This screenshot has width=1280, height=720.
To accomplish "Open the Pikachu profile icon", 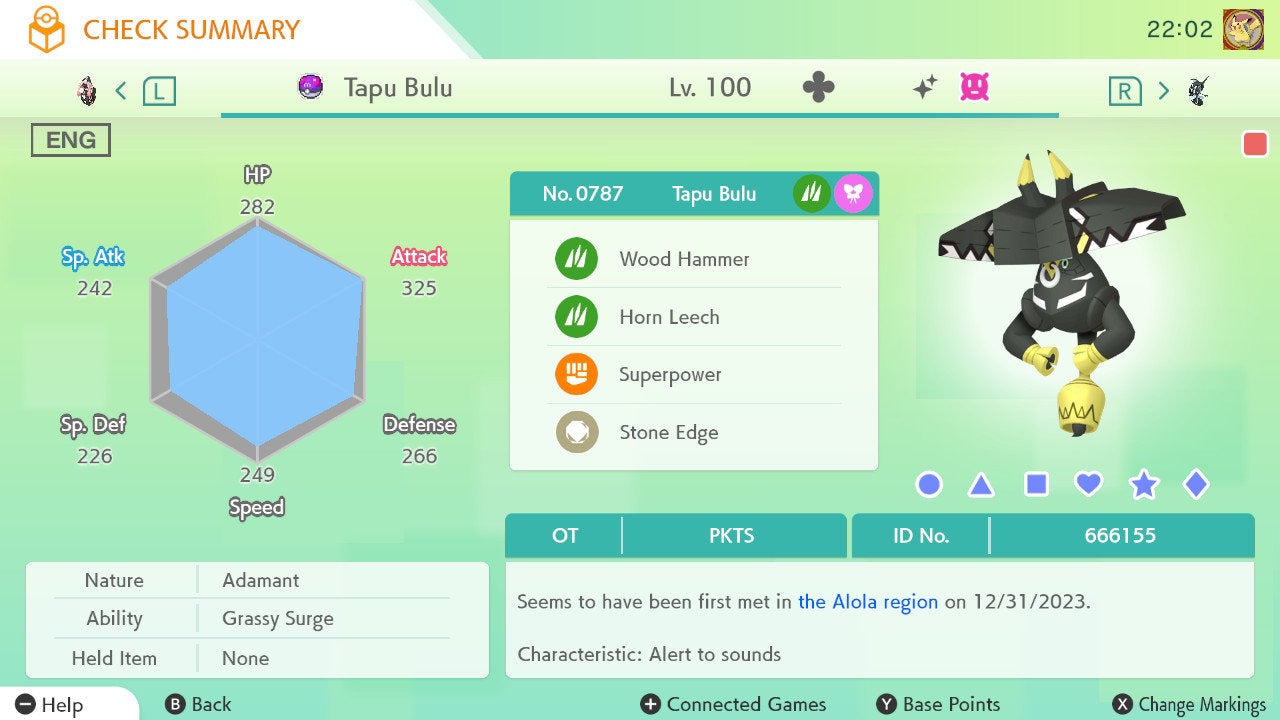I will click(x=1243, y=30).
